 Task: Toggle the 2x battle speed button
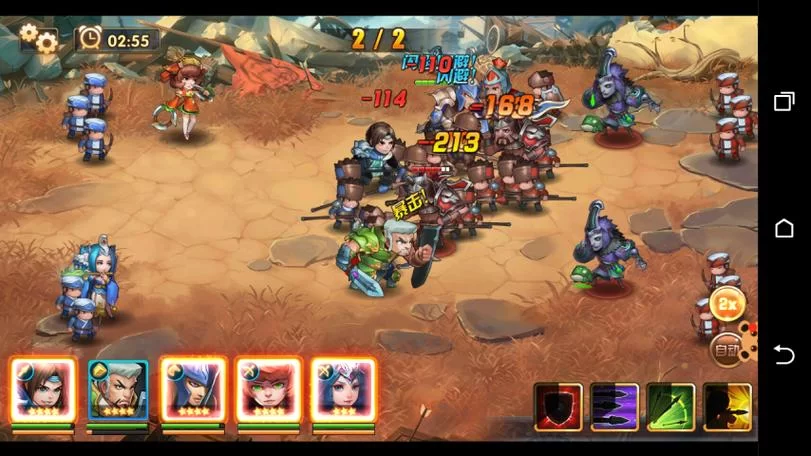pos(729,304)
